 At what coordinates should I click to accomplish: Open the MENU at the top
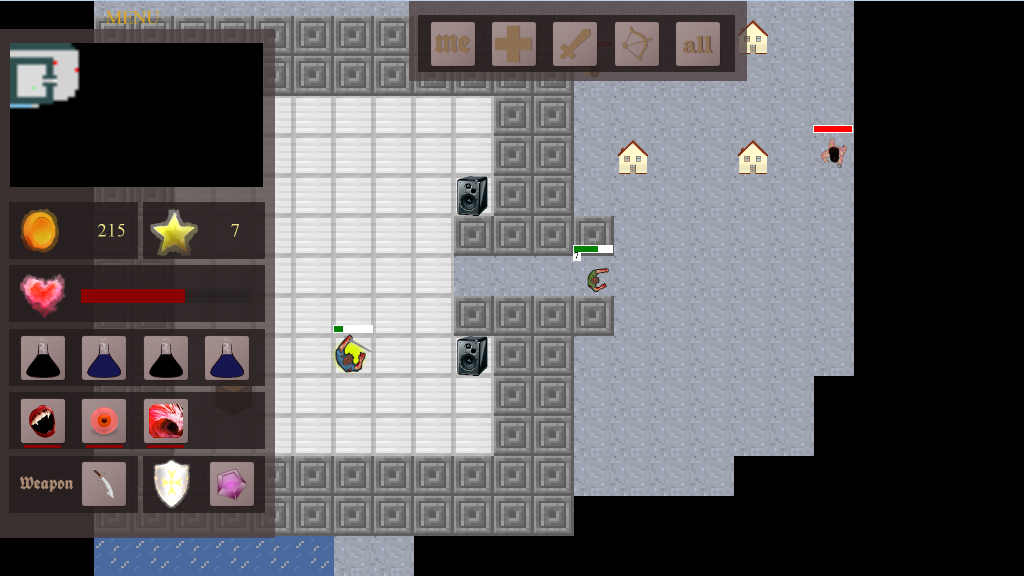131,18
